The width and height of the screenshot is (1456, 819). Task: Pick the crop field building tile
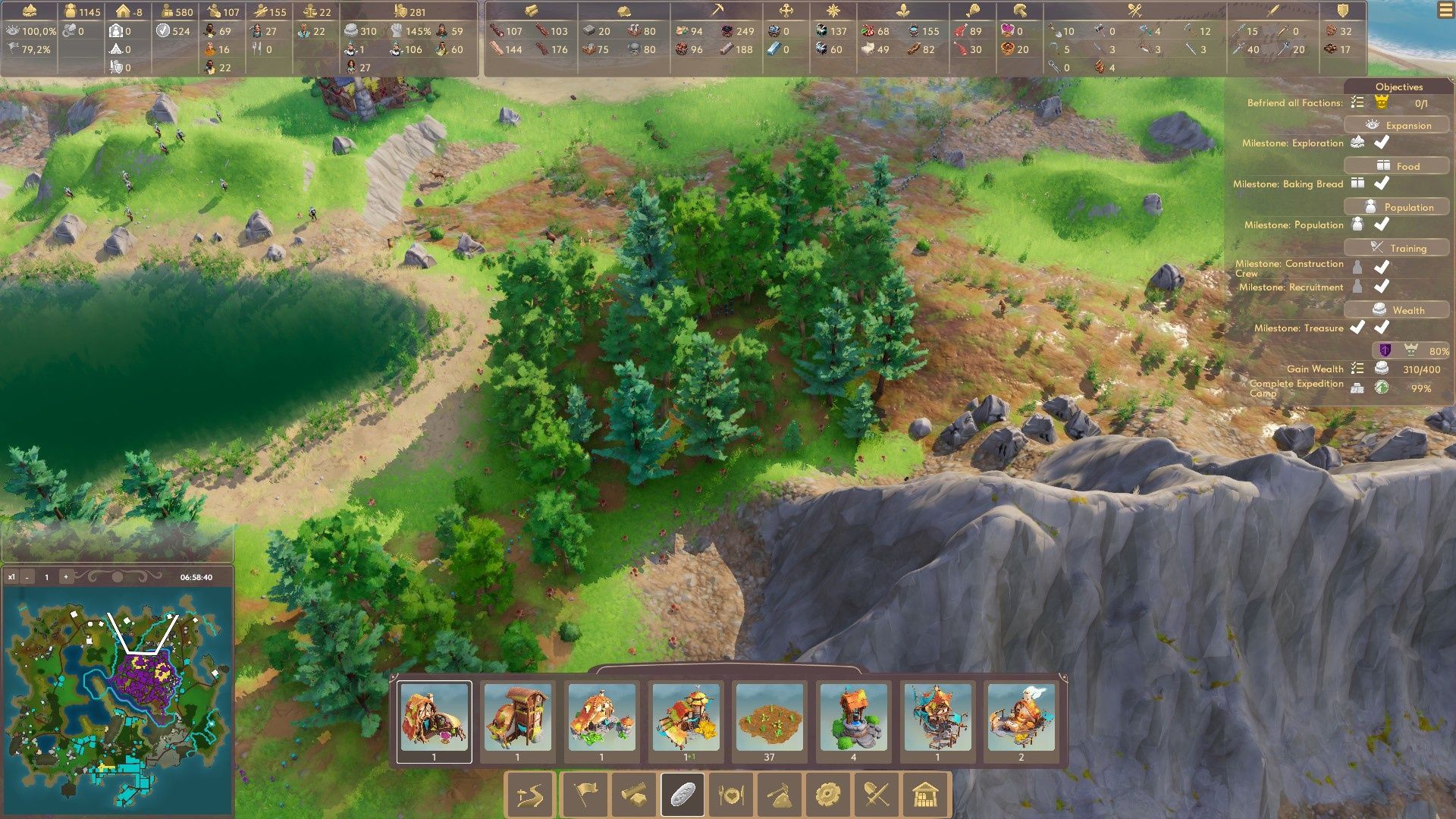coord(769,718)
